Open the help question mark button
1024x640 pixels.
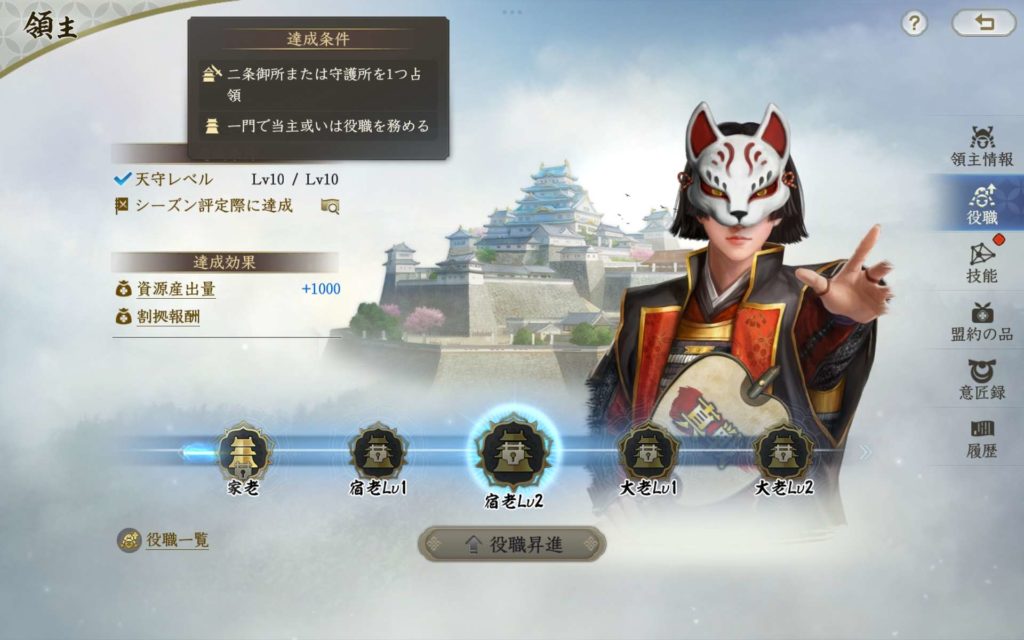(914, 24)
